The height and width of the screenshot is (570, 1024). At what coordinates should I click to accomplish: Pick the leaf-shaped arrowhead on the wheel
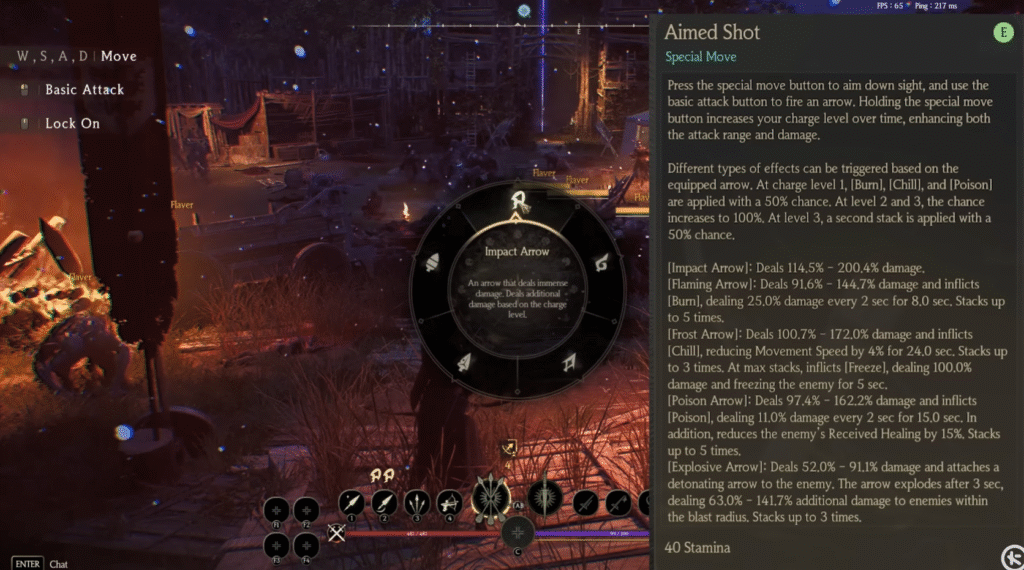pos(467,363)
